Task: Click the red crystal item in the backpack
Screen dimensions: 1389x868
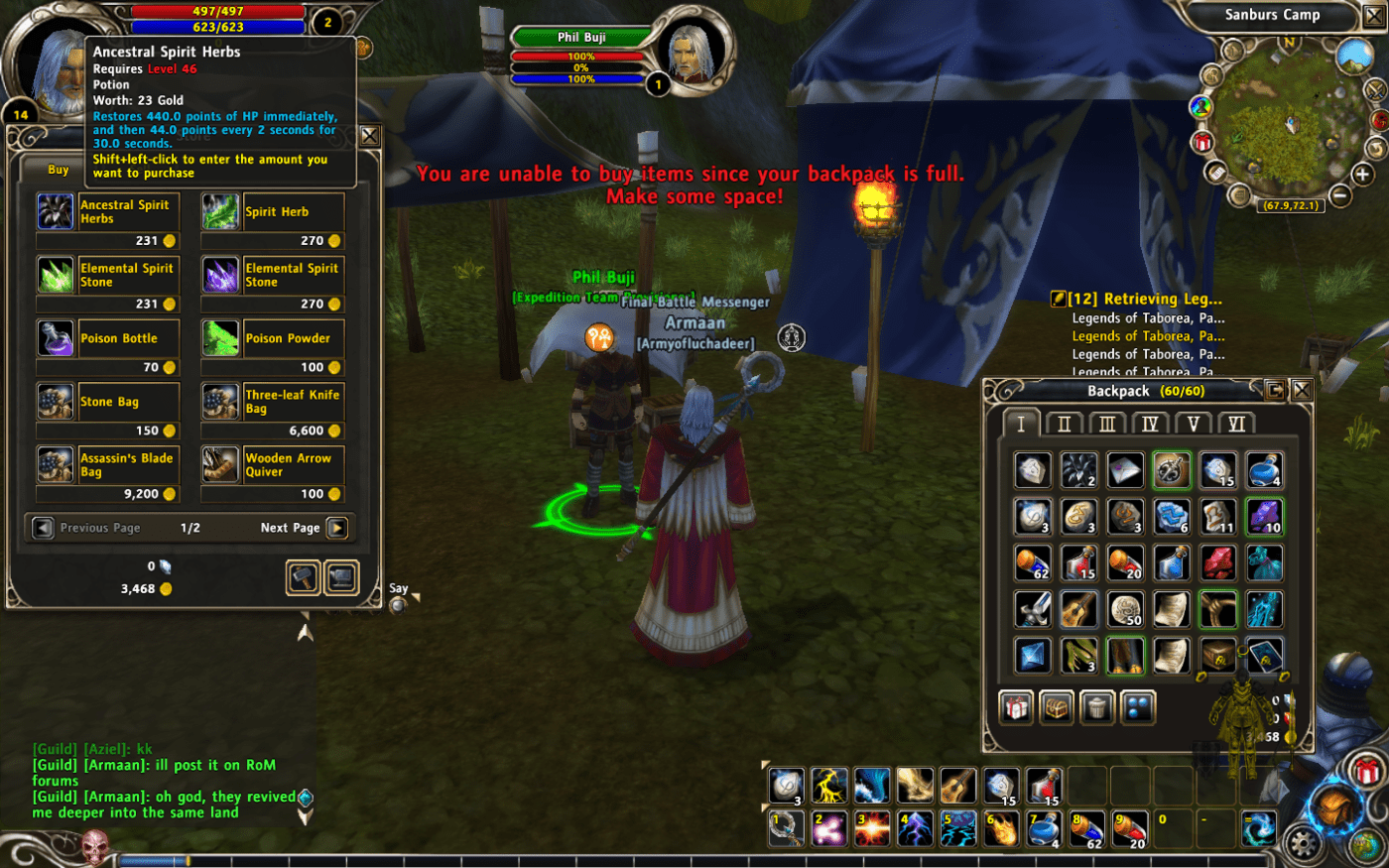Action: tap(1218, 562)
